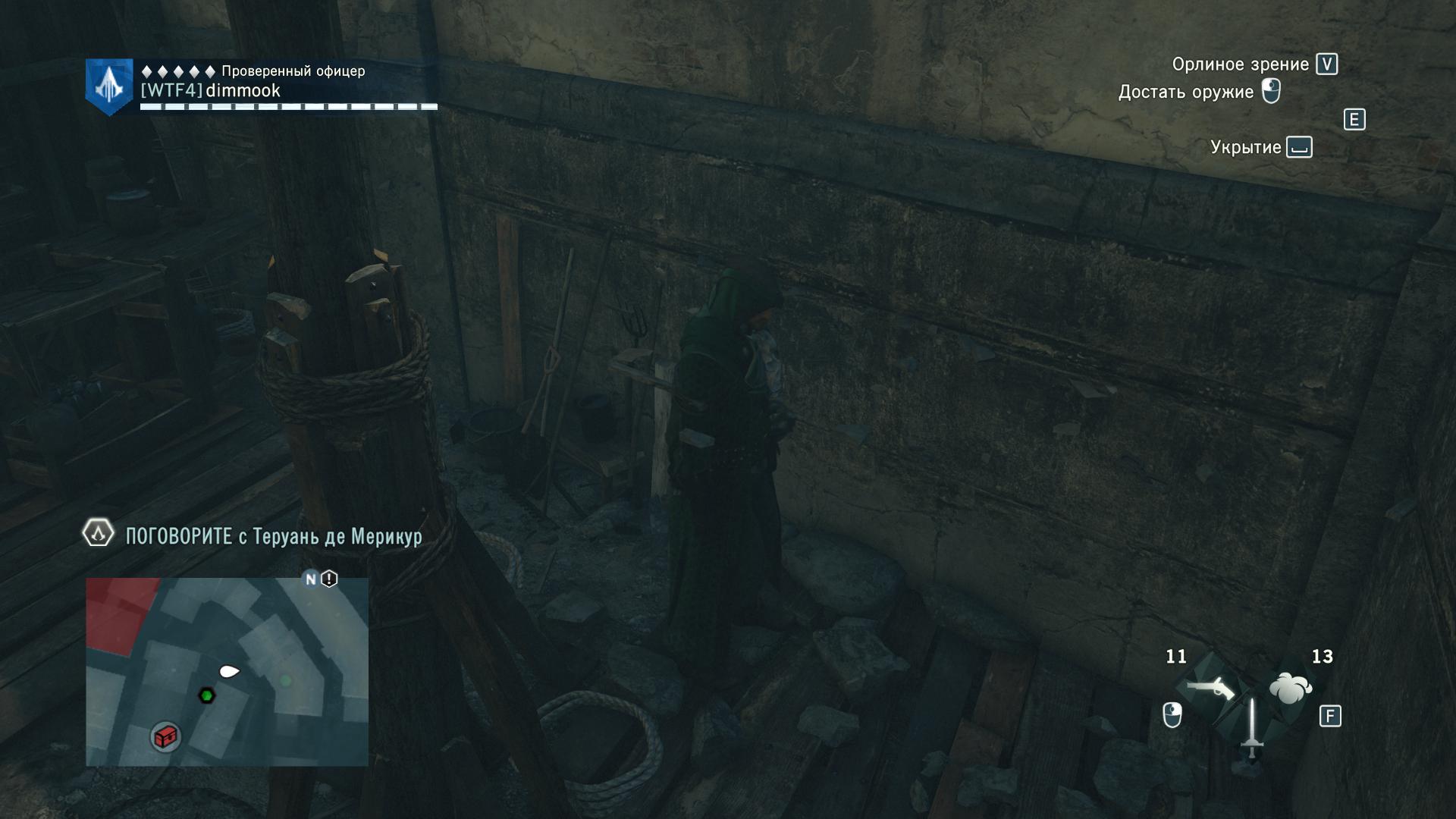Select the red treasure chest marker on minimap

[165, 736]
